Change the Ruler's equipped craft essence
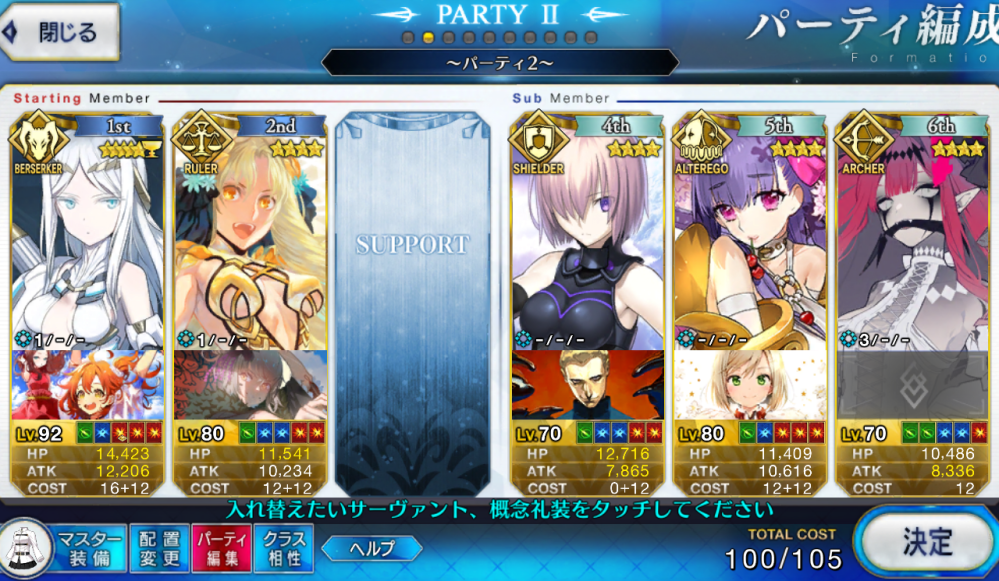The width and height of the screenshot is (999, 581). click(251, 385)
